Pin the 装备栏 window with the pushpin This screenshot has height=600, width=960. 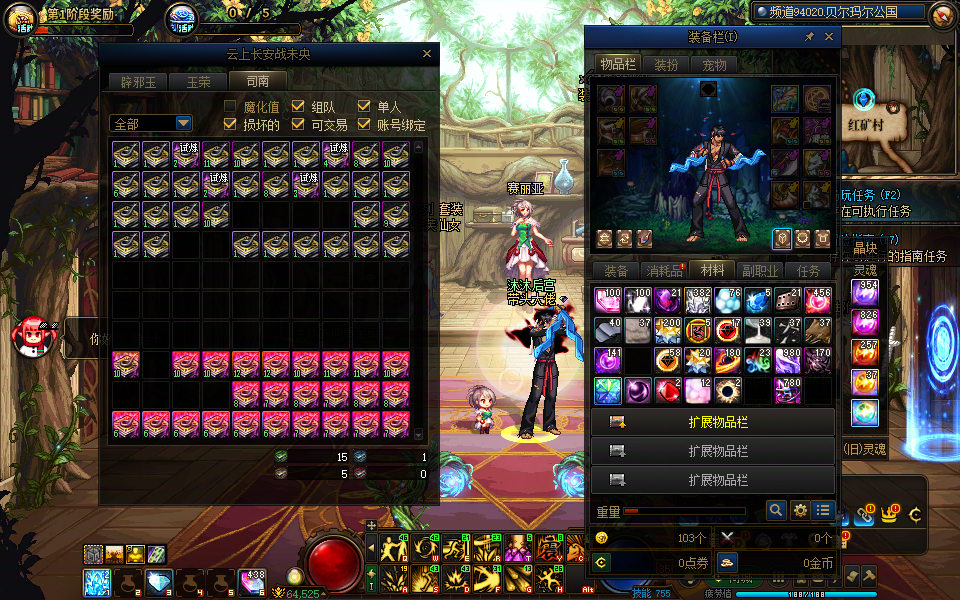coord(809,37)
